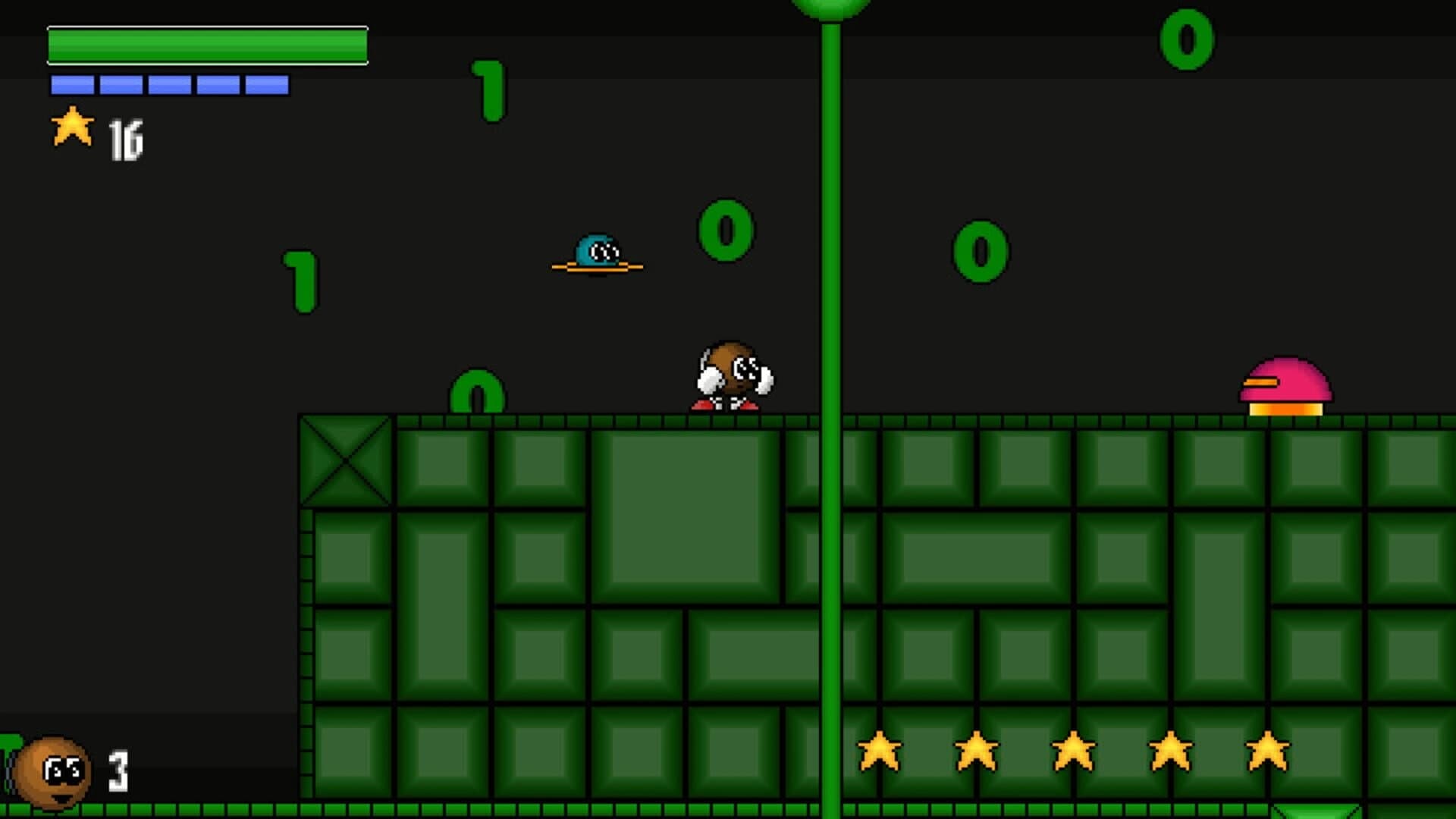Image resolution: width=1456 pixels, height=819 pixels.
Task: Toggle the middle blue segment under the health bar
Action: [x=168, y=85]
